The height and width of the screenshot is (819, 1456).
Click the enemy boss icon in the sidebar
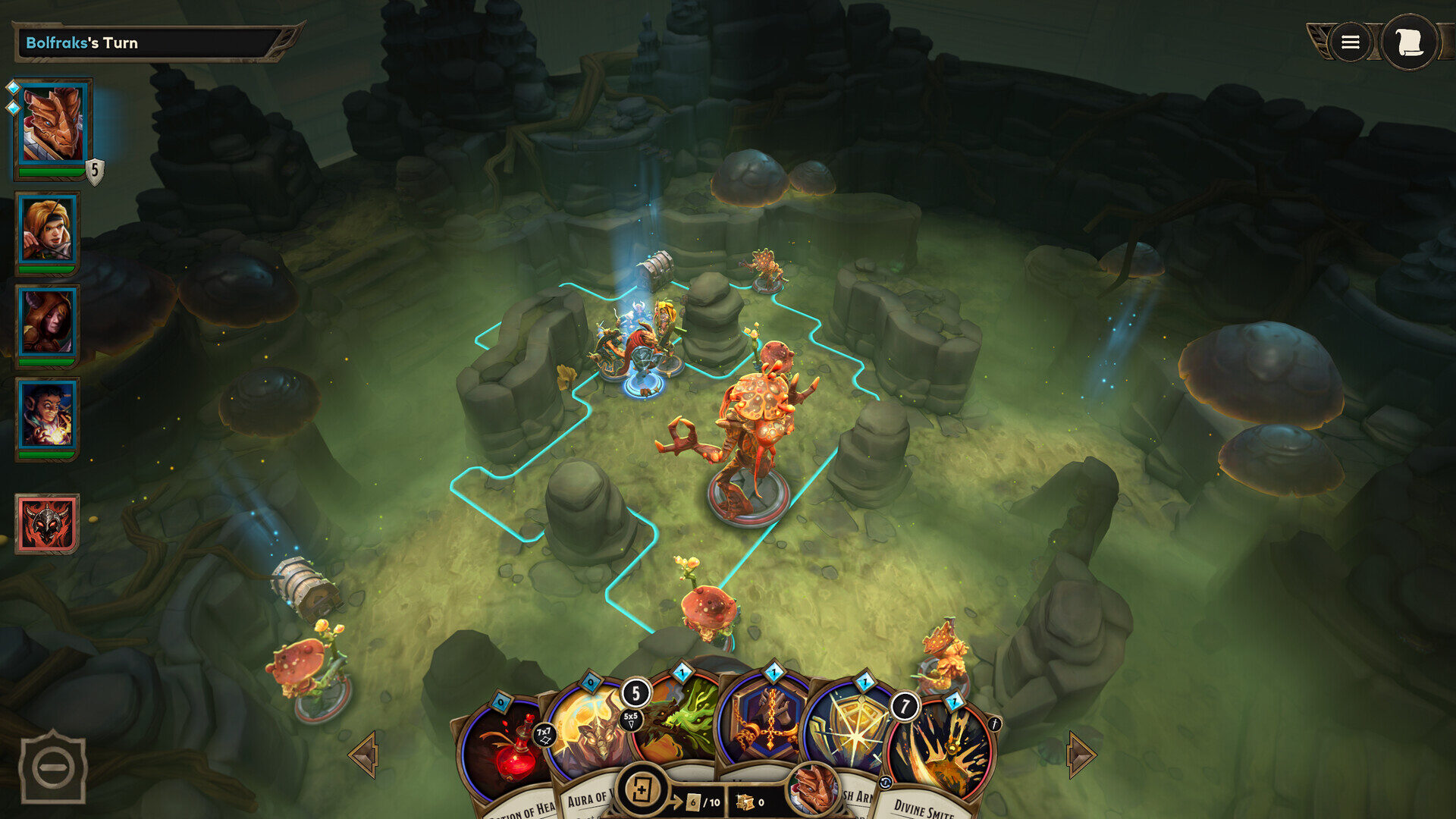(47, 523)
